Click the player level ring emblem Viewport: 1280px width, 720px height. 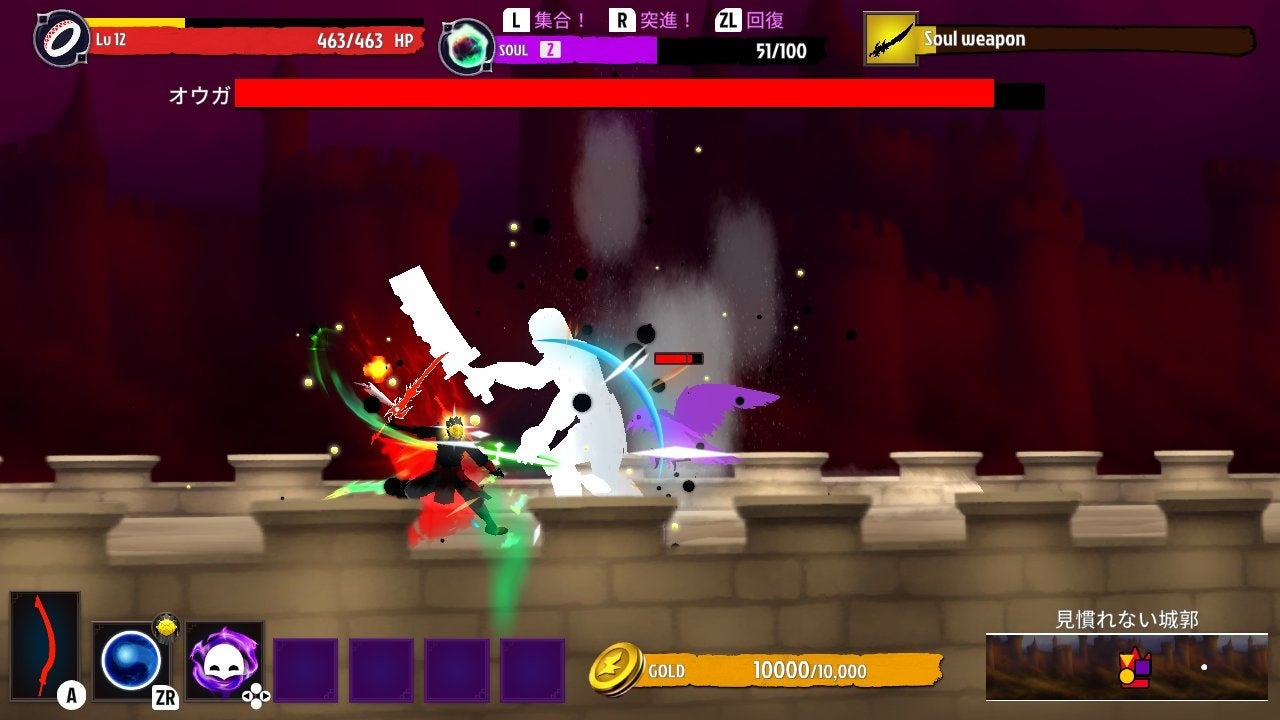click(62, 38)
